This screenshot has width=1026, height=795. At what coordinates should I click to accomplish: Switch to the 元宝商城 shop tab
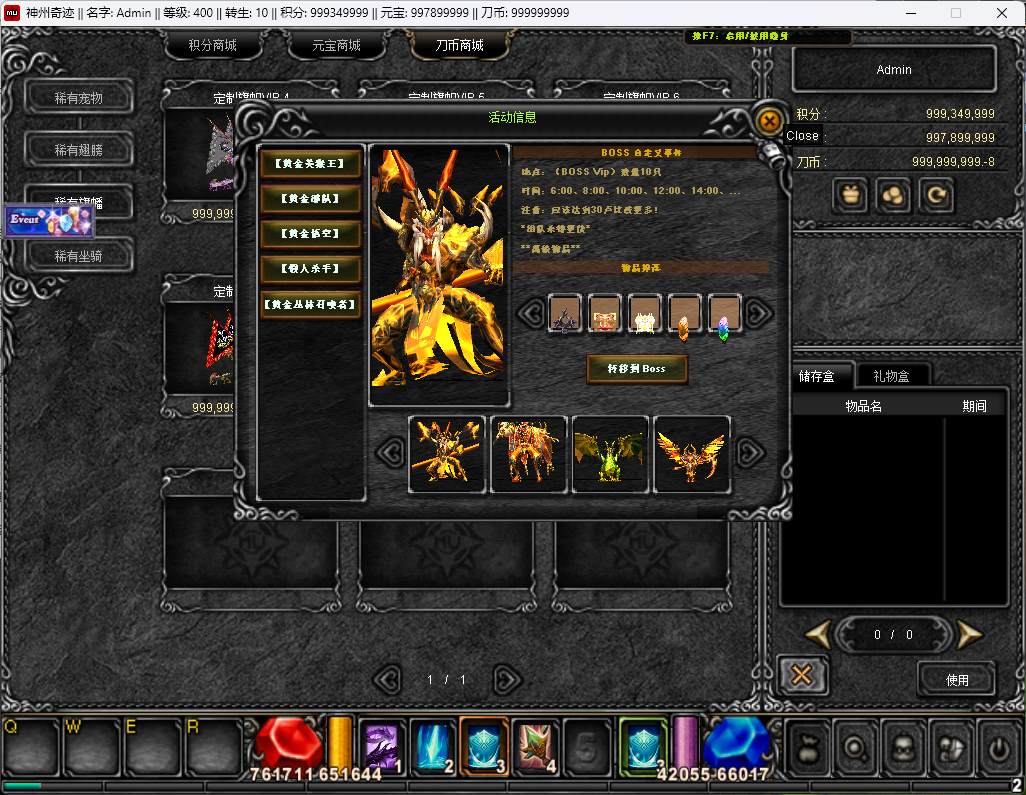336,46
